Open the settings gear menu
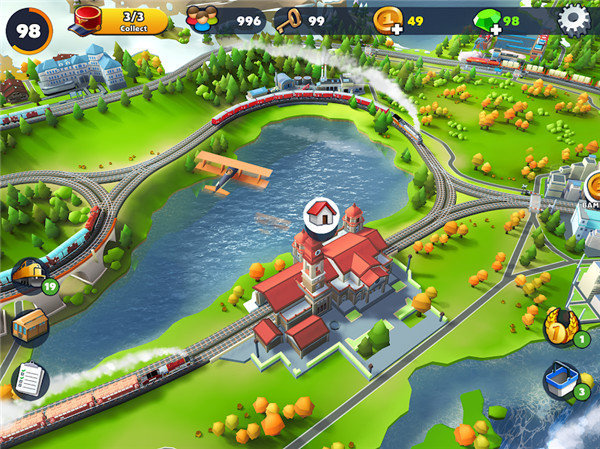The width and height of the screenshot is (600, 449). [x=573, y=18]
